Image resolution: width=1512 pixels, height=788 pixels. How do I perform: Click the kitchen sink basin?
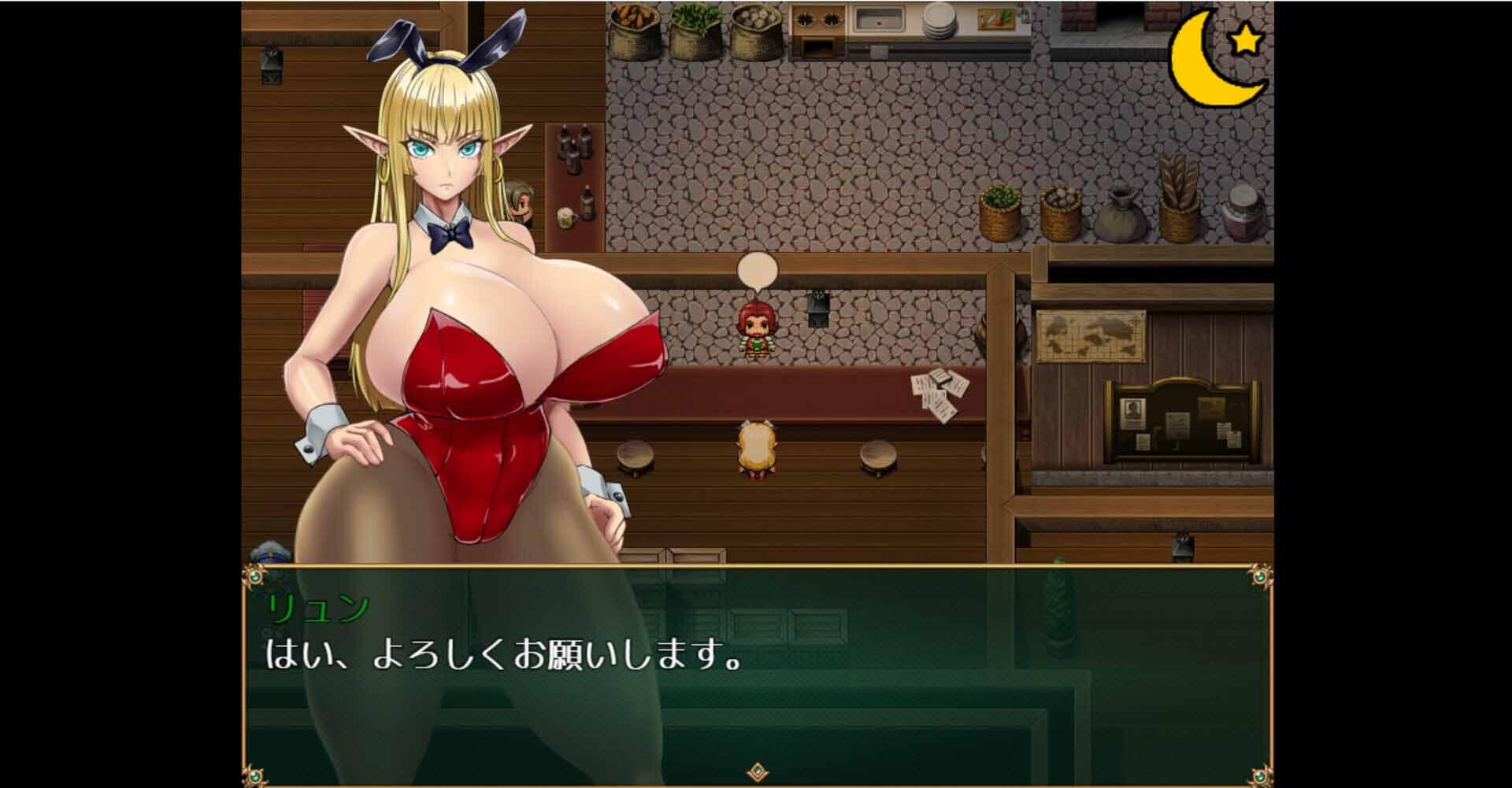[878, 20]
